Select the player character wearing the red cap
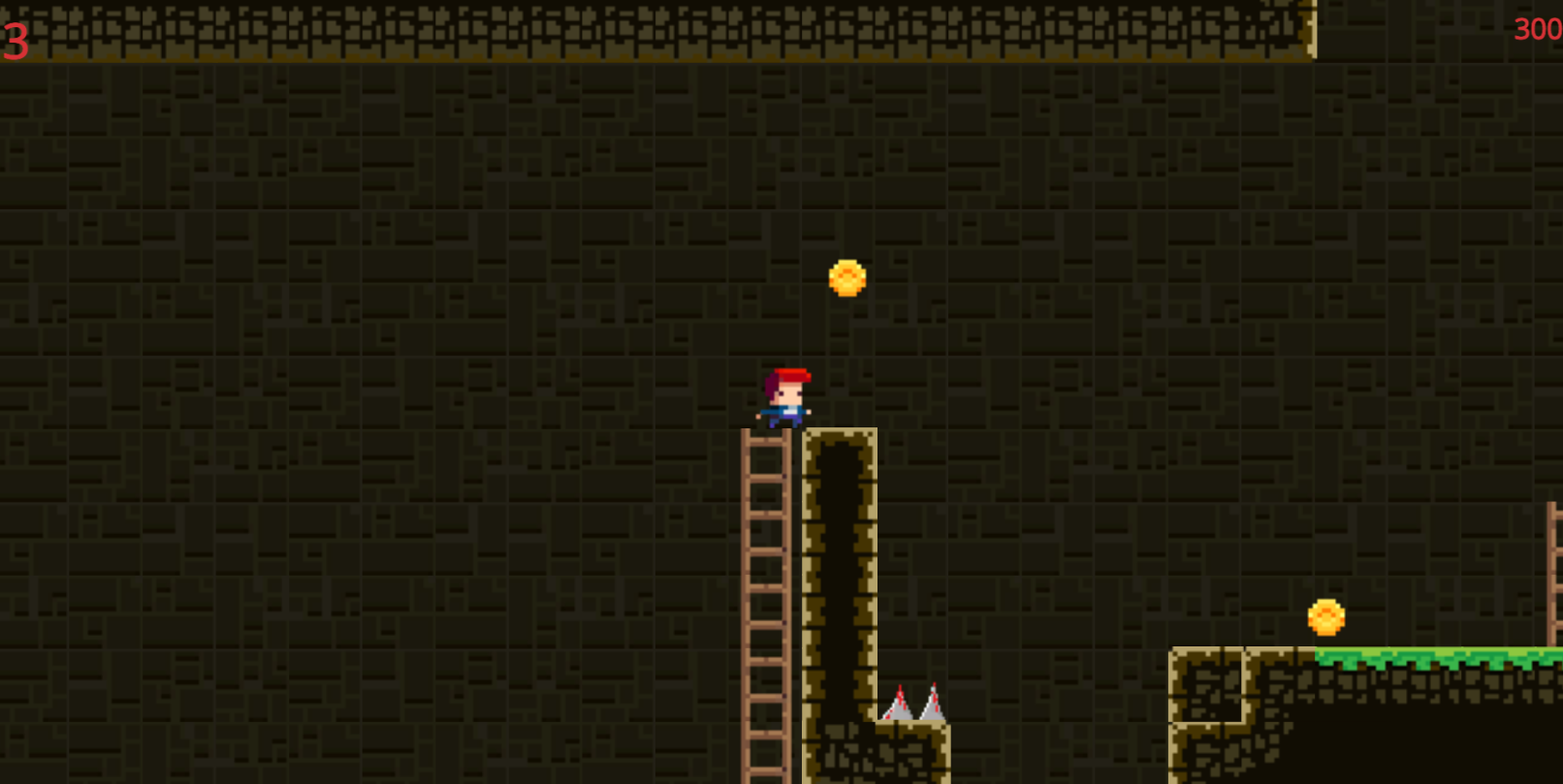 pos(783,397)
